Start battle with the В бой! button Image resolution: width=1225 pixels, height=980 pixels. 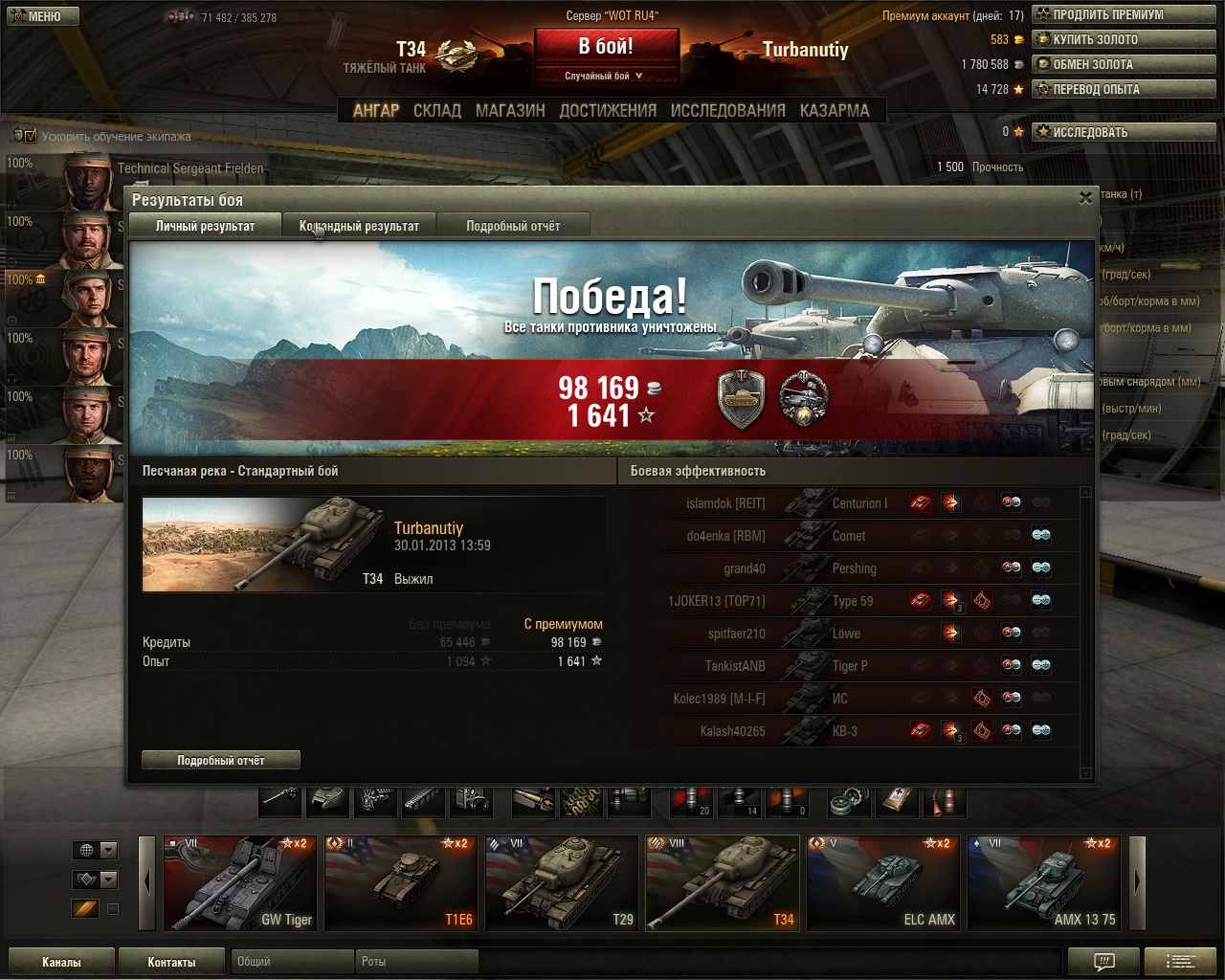click(606, 47)
